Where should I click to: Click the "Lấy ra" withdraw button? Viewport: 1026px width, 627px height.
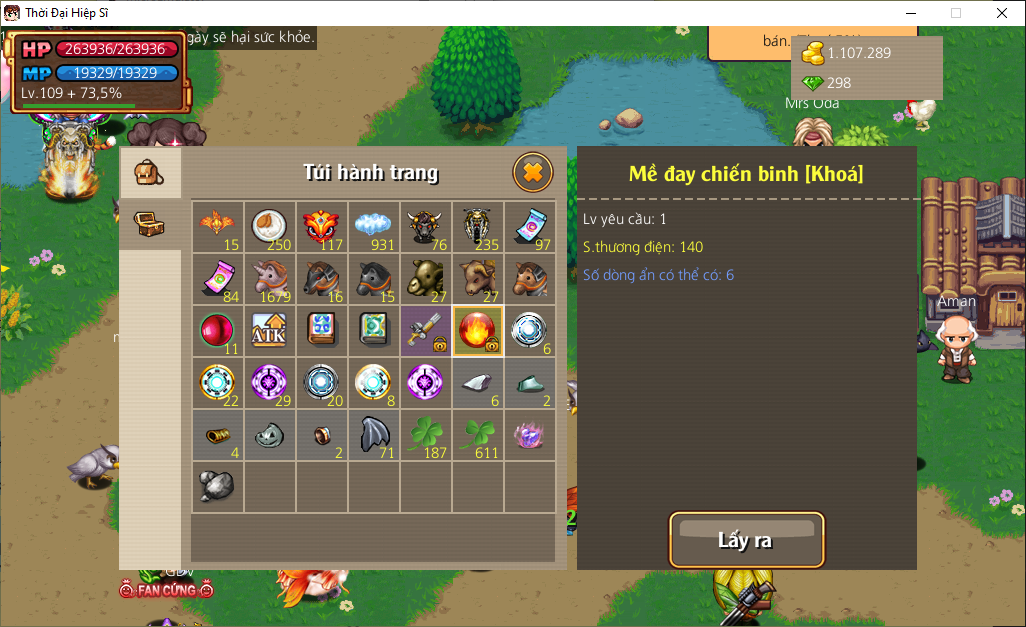(746, 540)
